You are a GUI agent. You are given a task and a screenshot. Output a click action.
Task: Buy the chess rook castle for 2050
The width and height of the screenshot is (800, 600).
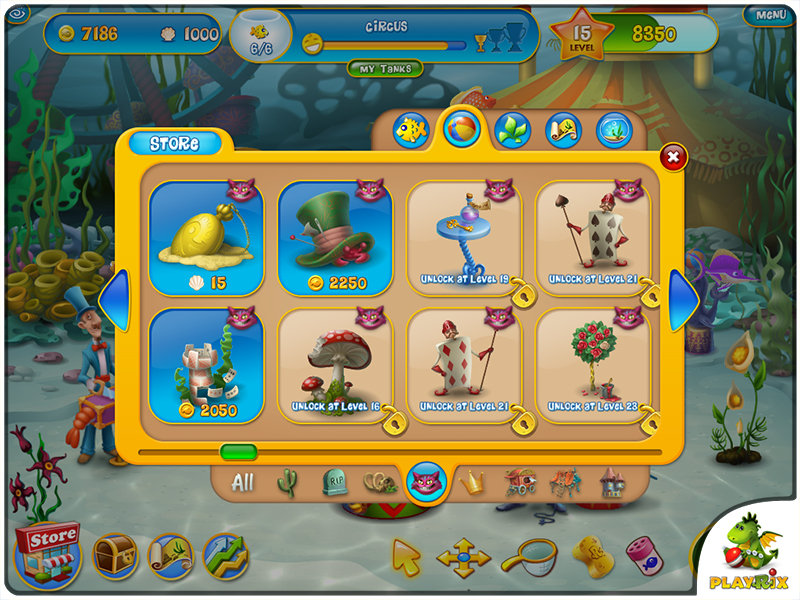pos(206,365)
